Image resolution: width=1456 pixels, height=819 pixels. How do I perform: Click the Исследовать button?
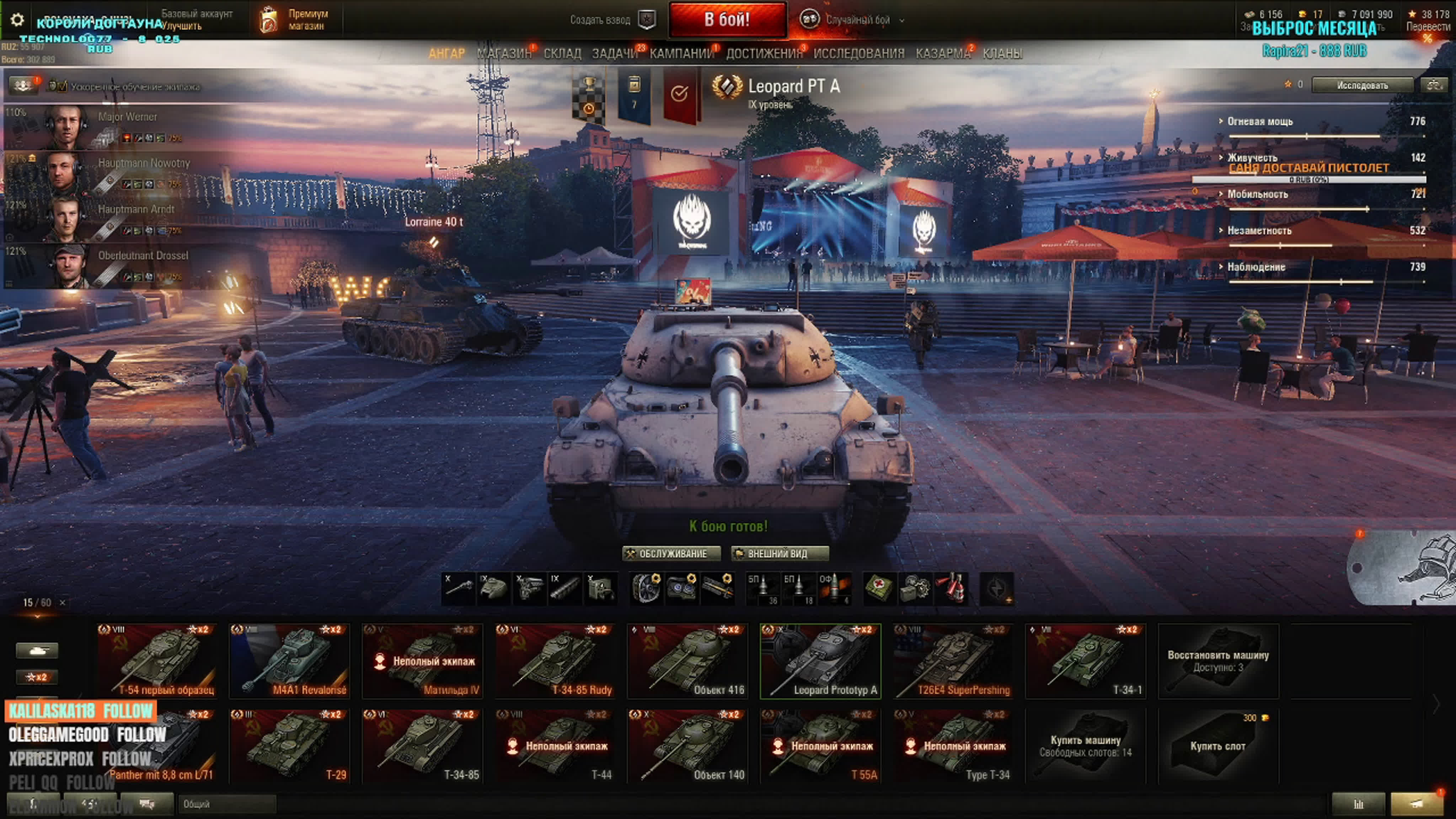pos(1361,85)
